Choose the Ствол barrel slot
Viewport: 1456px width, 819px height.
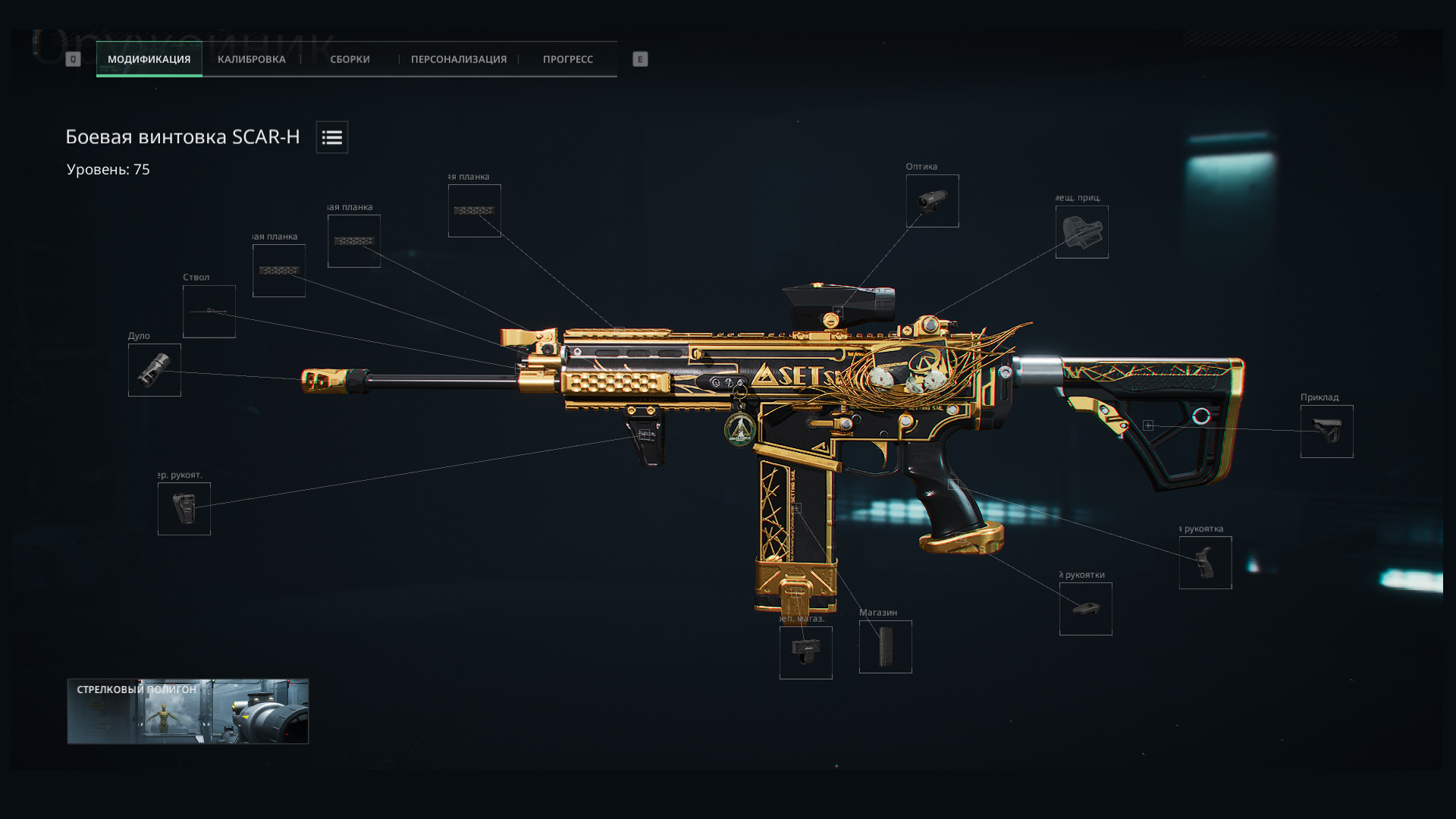(x=209, y=312)
